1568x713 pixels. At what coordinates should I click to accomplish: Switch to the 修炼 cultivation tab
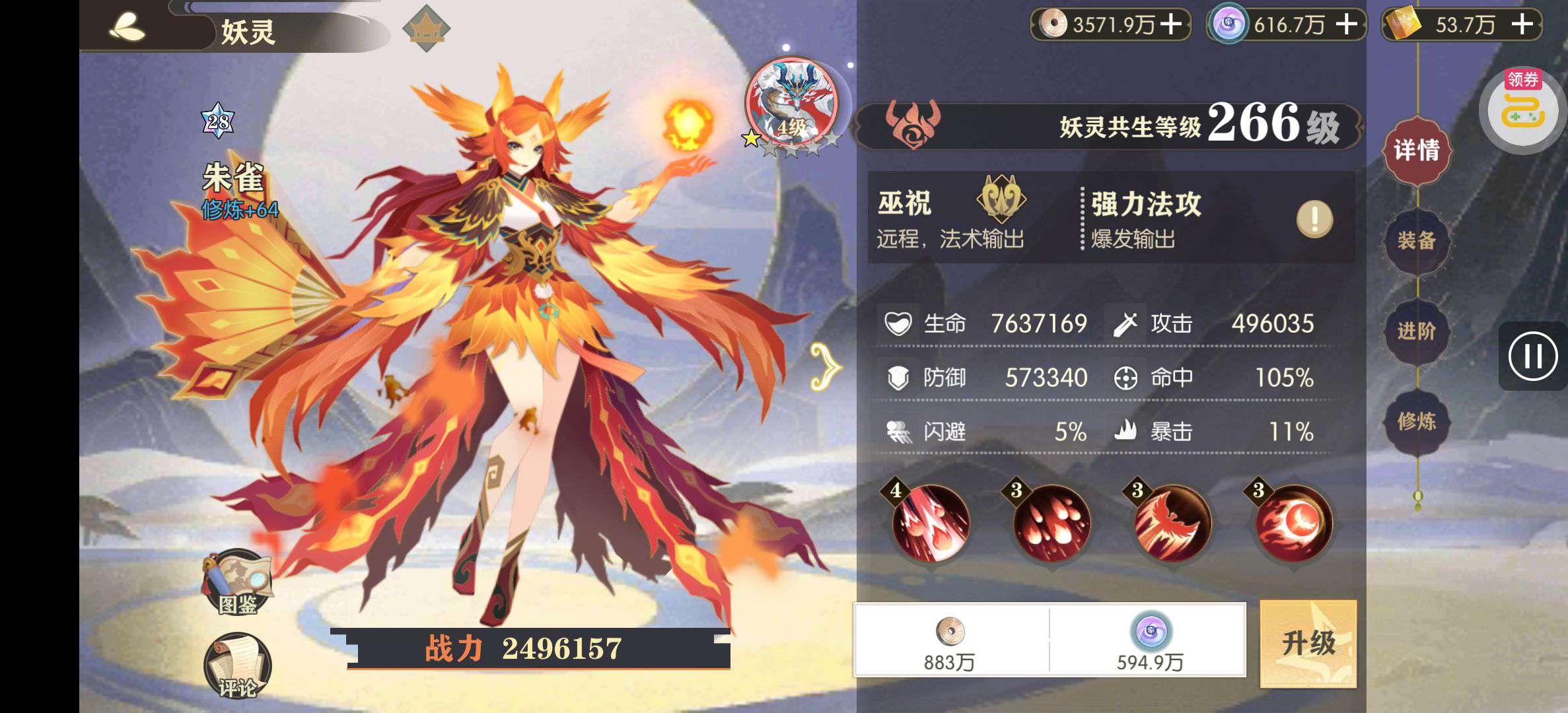1416,421
